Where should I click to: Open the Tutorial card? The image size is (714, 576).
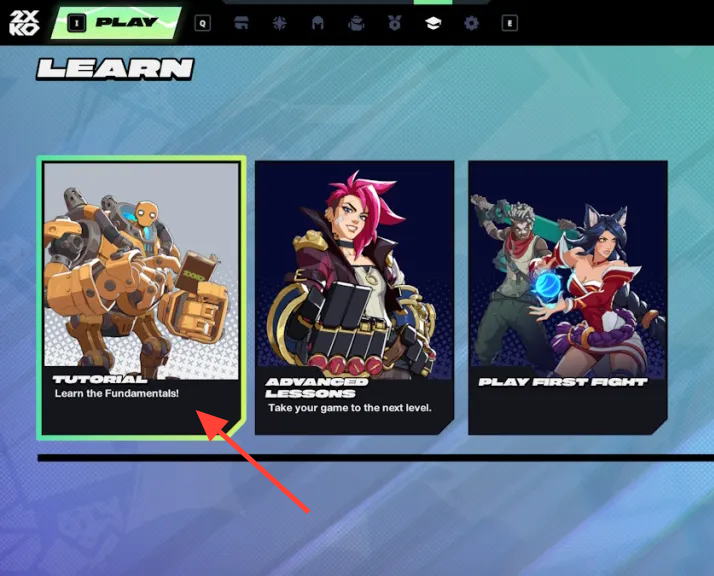click(x=141, y=297)
